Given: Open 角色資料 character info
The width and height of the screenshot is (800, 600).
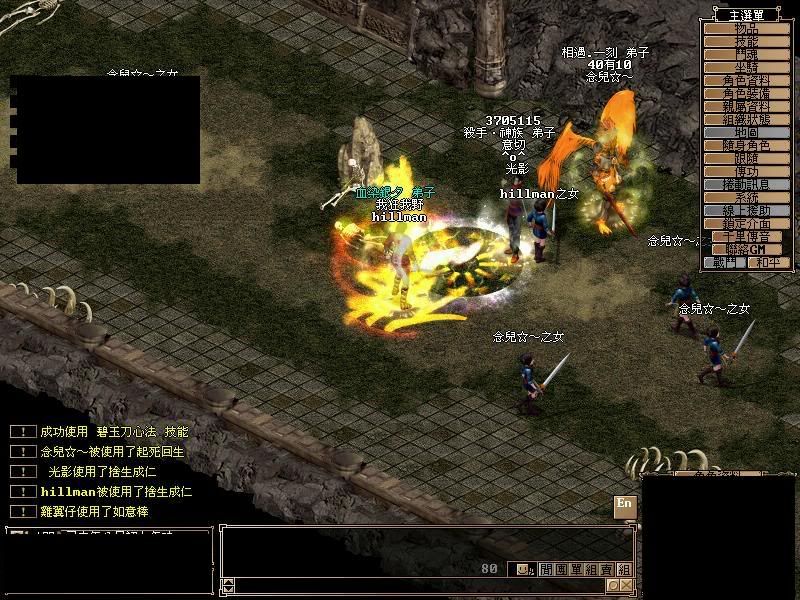Looking at the screenshot, I should (x=746, y=80).
